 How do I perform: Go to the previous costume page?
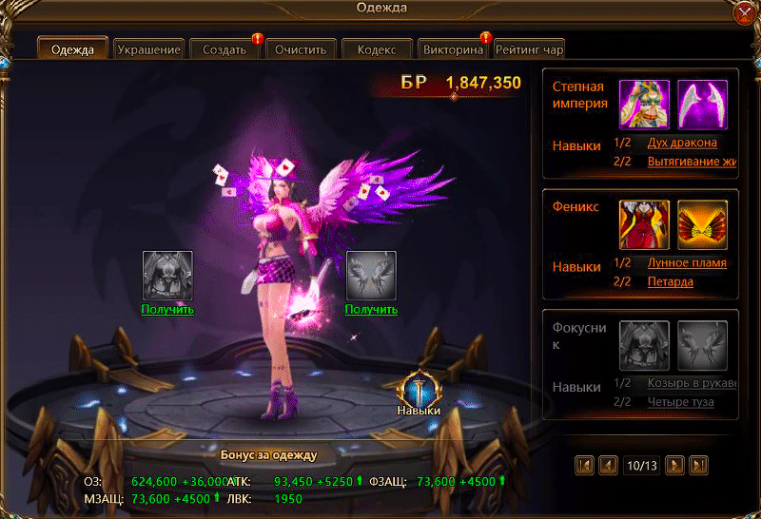pyautogui.click(x=608, y=465)
